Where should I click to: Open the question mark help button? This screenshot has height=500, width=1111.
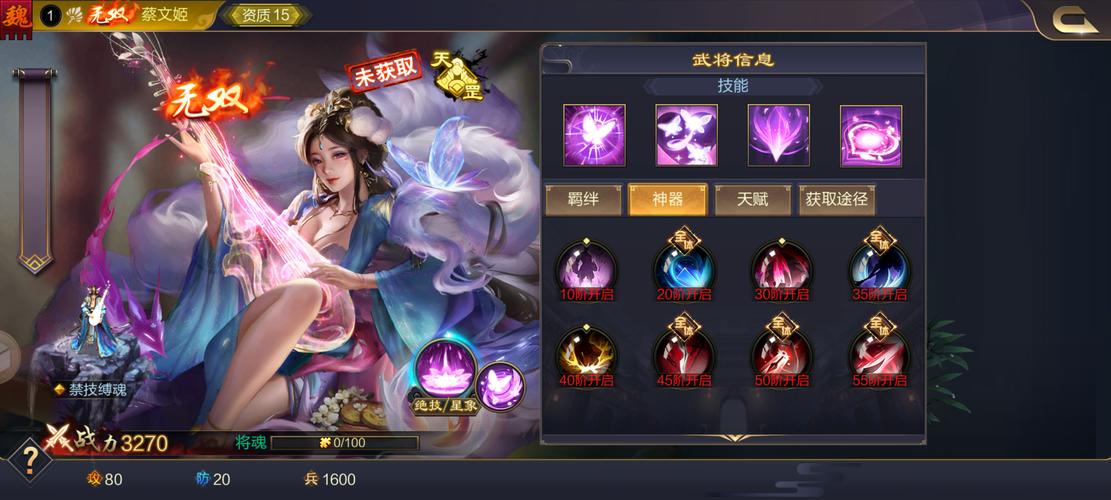click(x=31, y=461)
